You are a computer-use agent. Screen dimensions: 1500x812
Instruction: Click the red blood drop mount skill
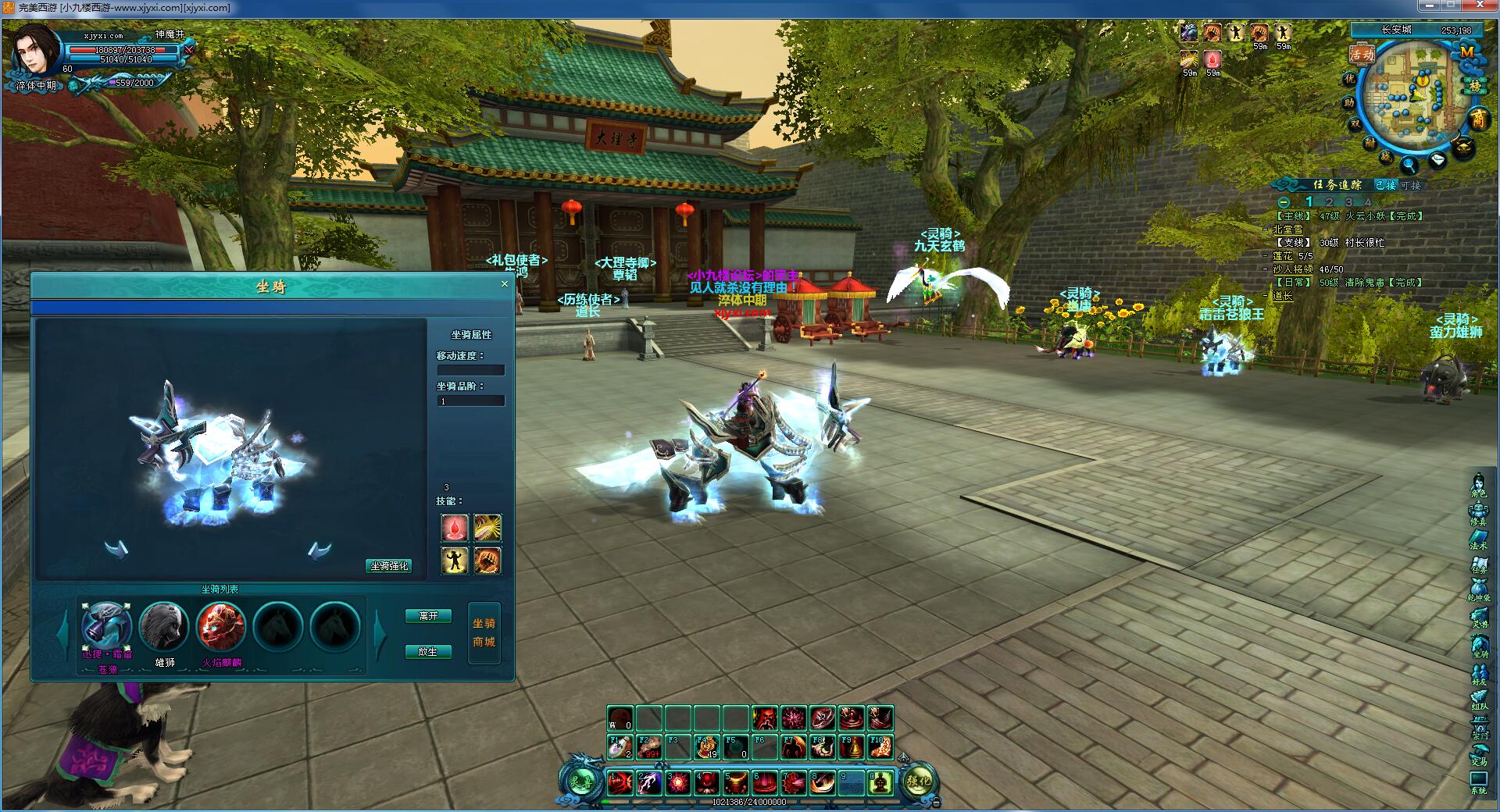pos(455,528)
